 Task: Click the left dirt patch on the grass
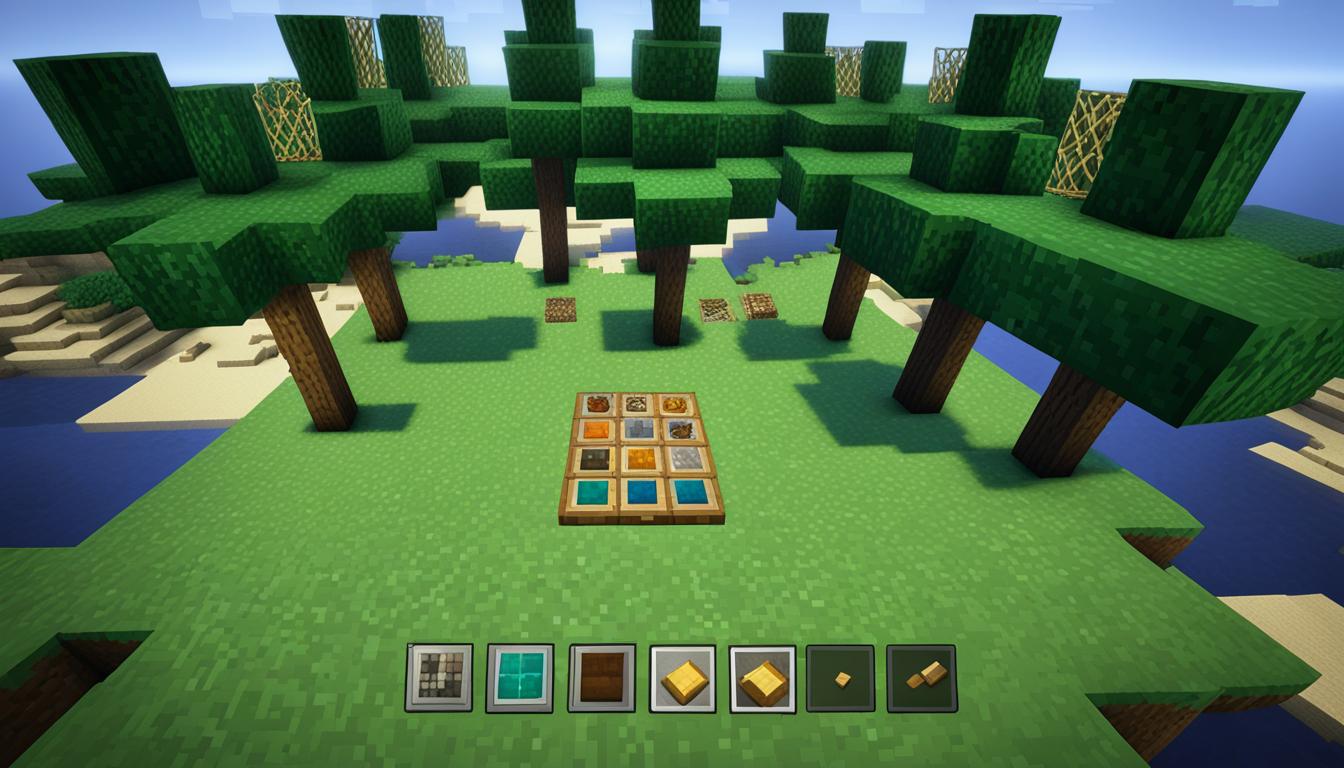[560, 312]
